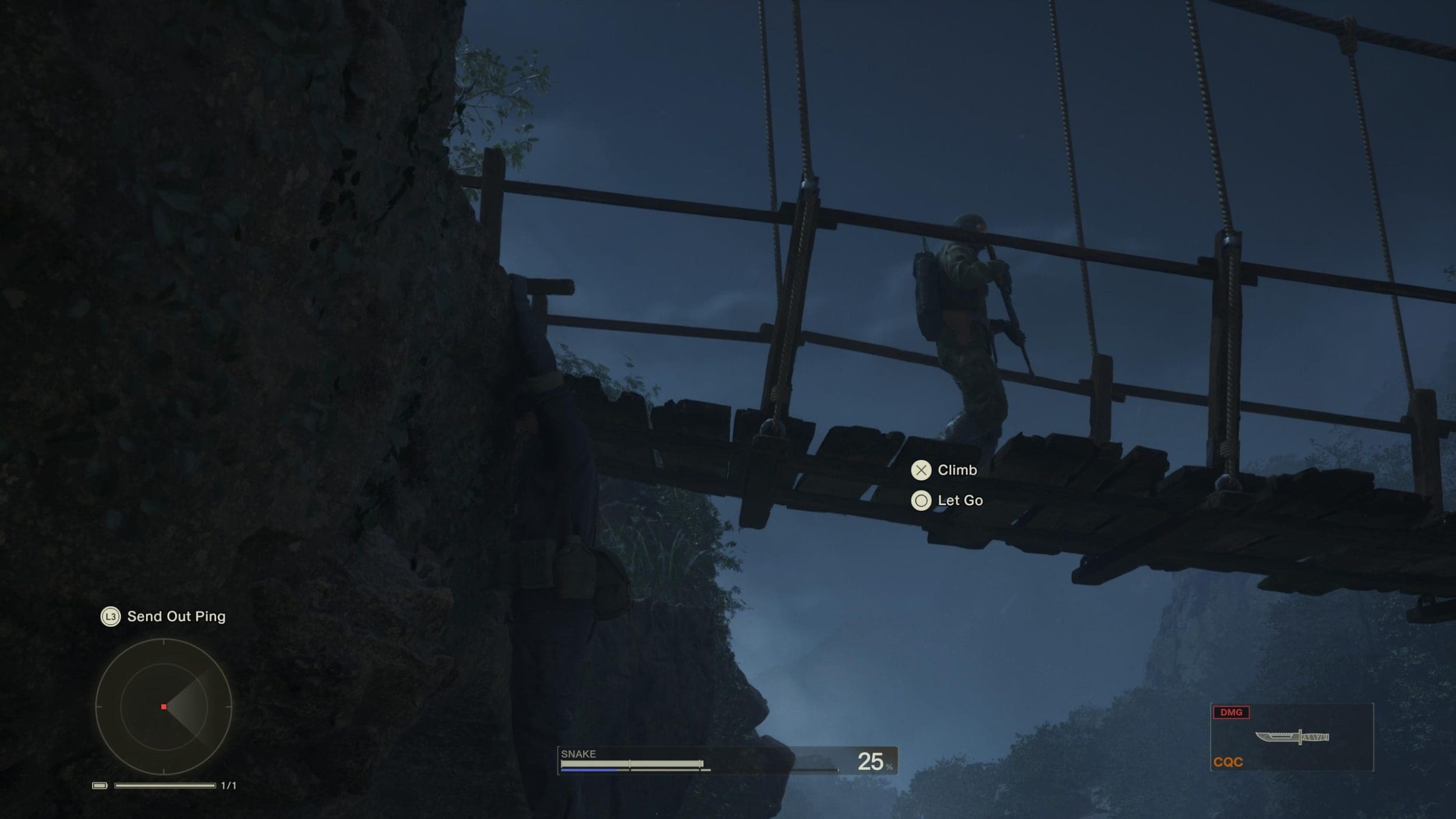The width and height of the screenshot is (1456, 819).
Task: Select the CQC knife weapon slot
Action: pyautogui.click(x=1292, y=737)
